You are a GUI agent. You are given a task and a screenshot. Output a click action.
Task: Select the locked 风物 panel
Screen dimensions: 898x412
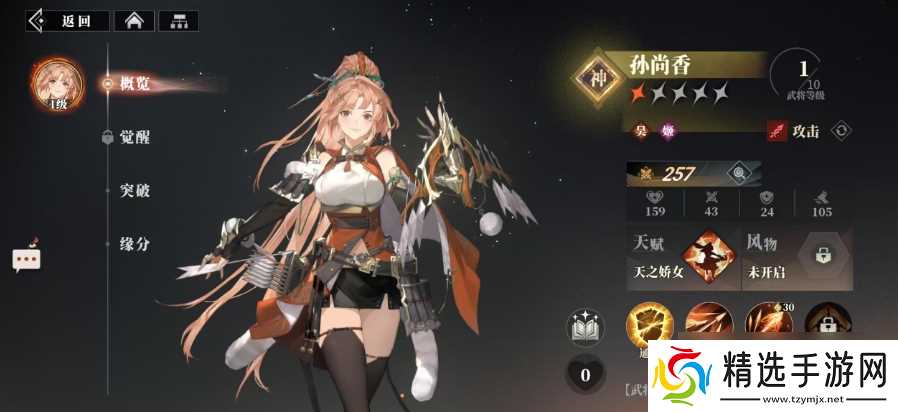pyautogui.click(x=797, y=257)
